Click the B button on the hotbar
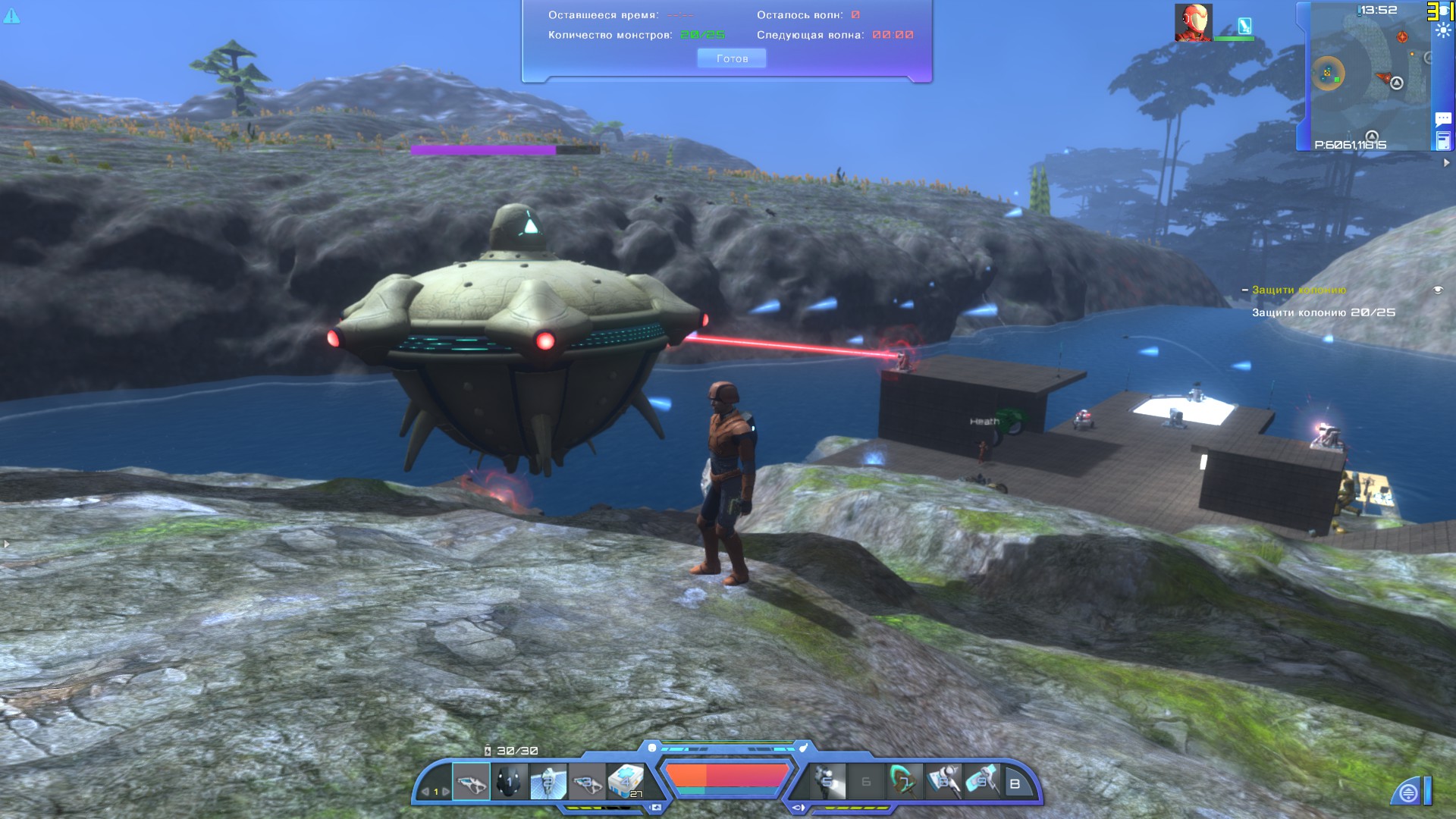Viewport: 1456px width, 819px height. 1015,784
